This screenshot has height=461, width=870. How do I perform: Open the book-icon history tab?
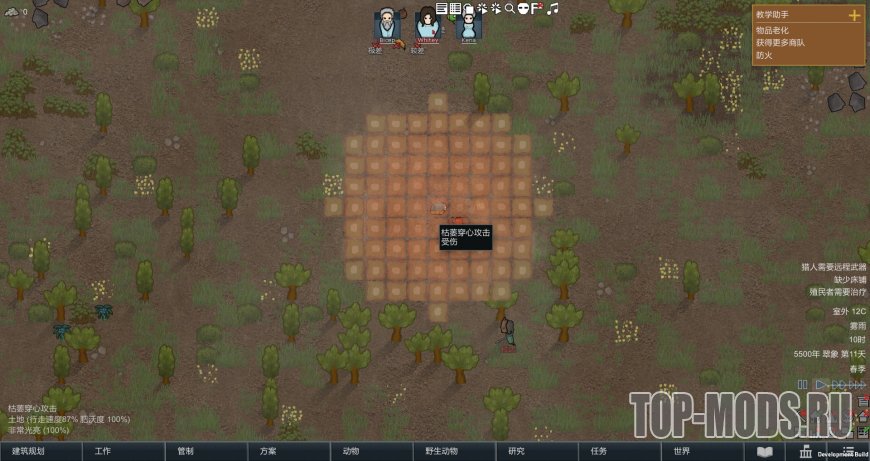[x=764, y=452]
